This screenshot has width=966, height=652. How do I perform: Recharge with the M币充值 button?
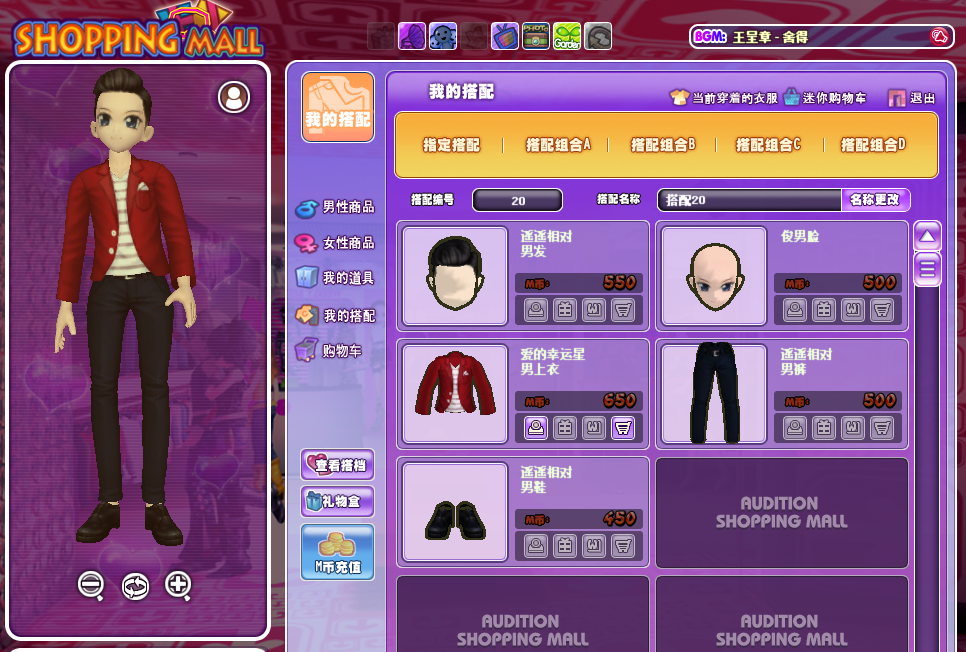click(338, 552)
